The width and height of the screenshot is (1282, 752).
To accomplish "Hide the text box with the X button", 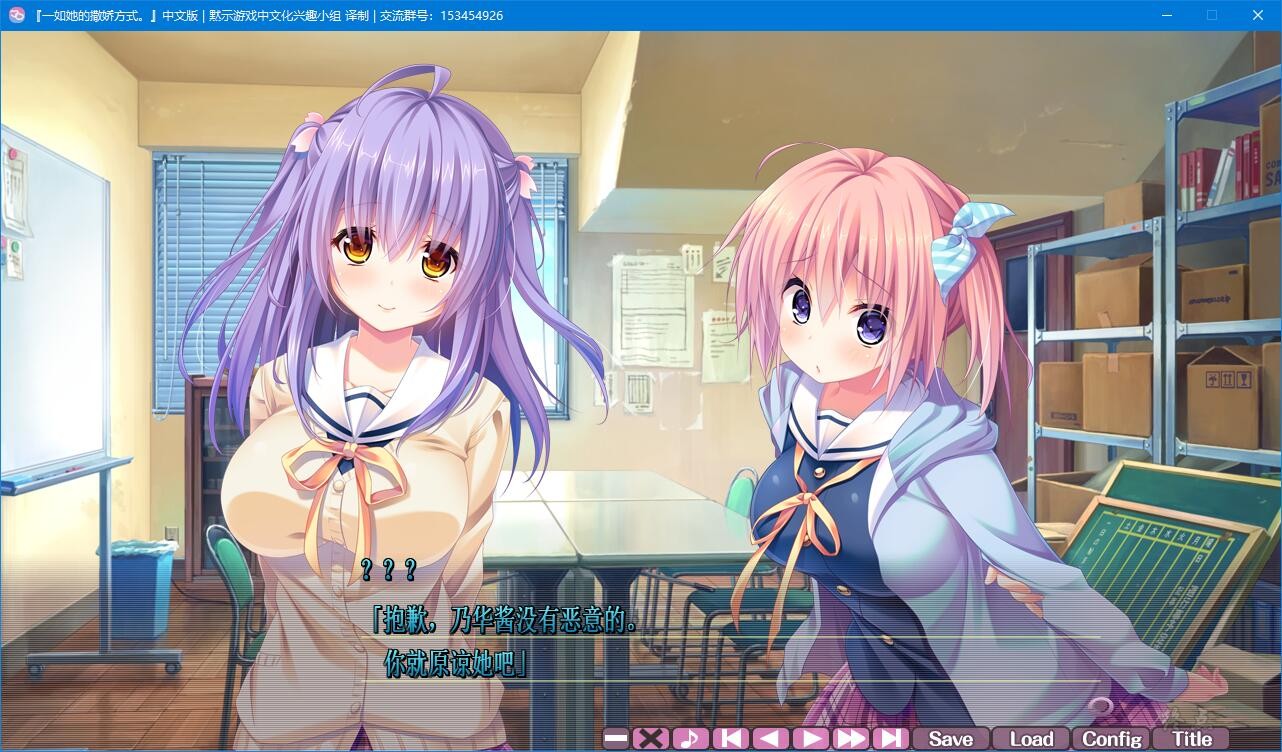I will tap(650, 739).
